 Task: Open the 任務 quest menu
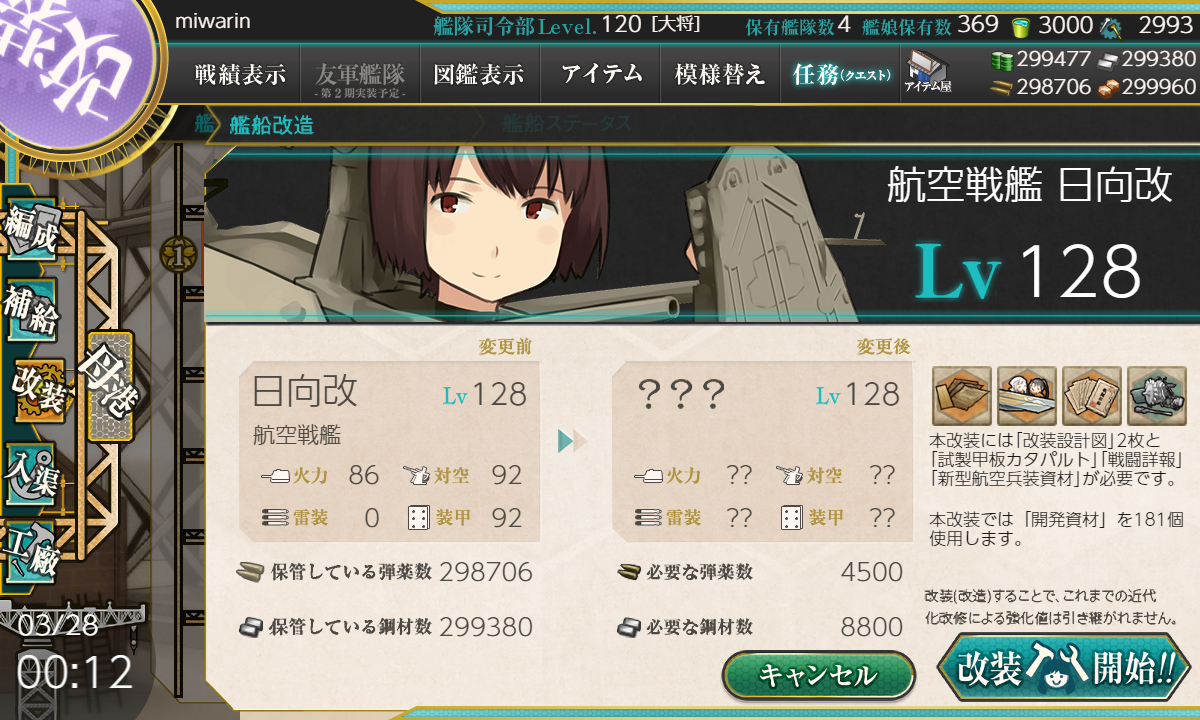840,74
